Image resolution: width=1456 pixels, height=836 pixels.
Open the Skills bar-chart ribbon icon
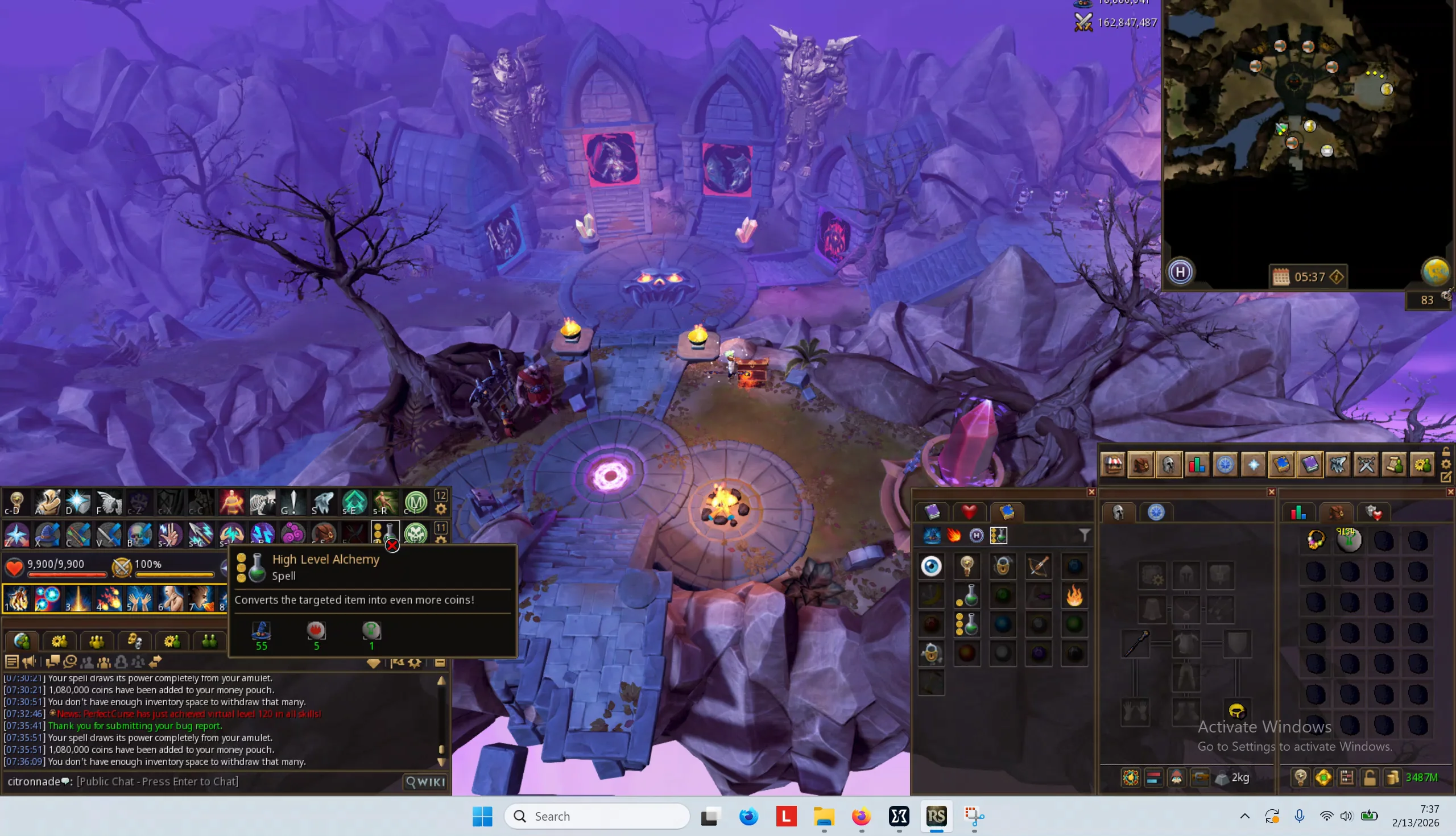coord(1198,465)
